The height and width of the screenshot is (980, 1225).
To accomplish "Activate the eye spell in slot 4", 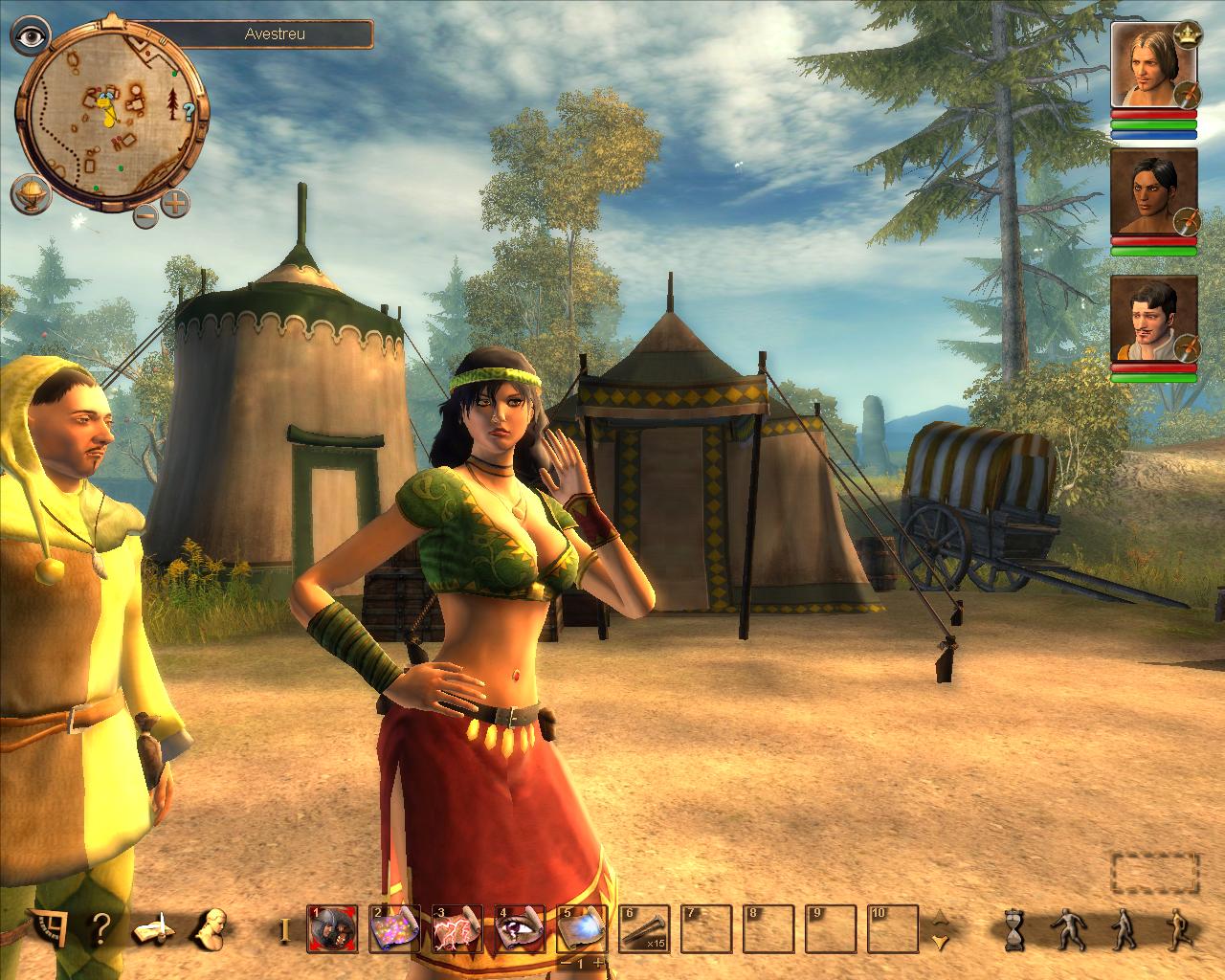I will [x=520, y=928].
